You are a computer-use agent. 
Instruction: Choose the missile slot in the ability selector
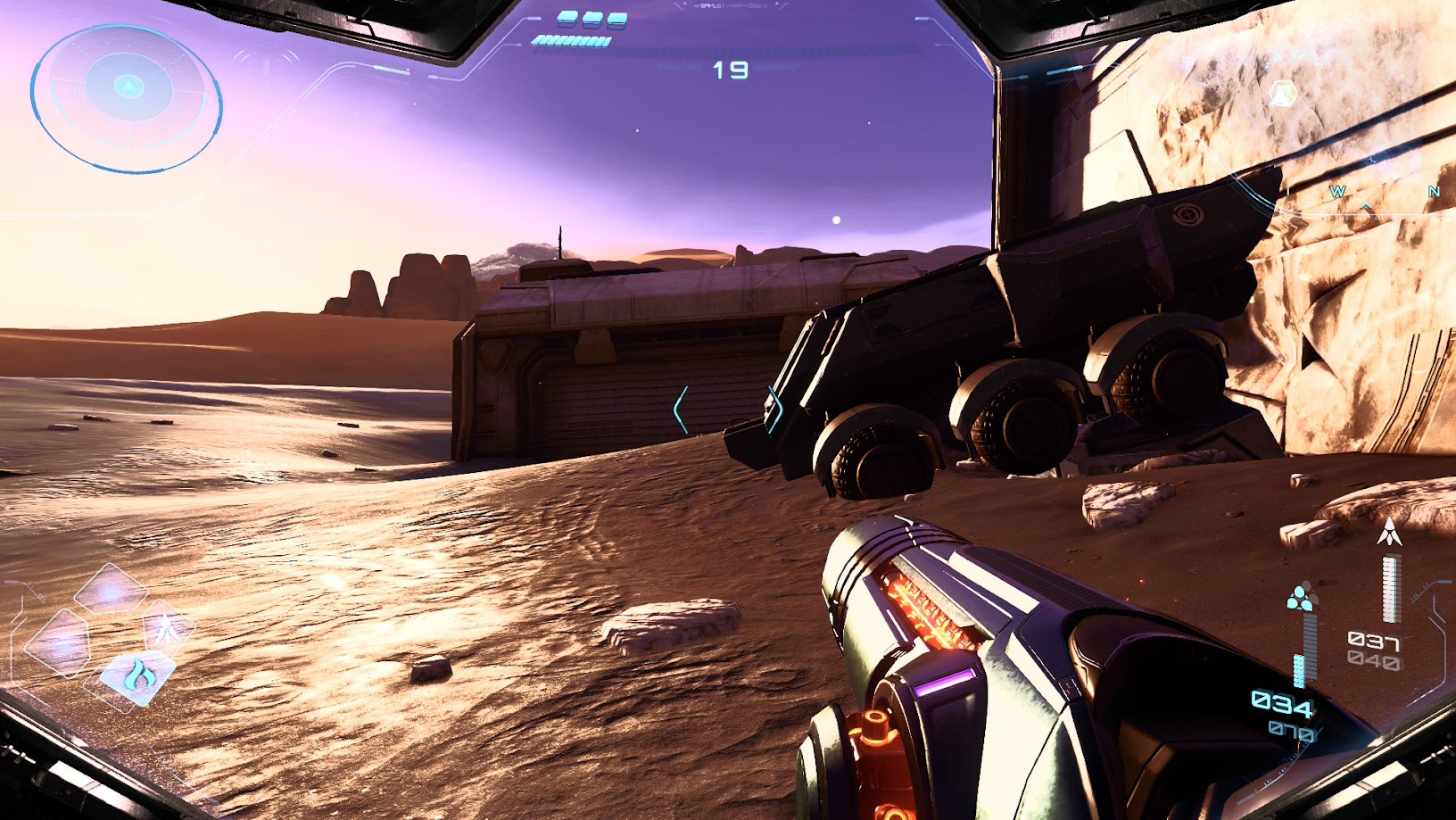point(166,629)
